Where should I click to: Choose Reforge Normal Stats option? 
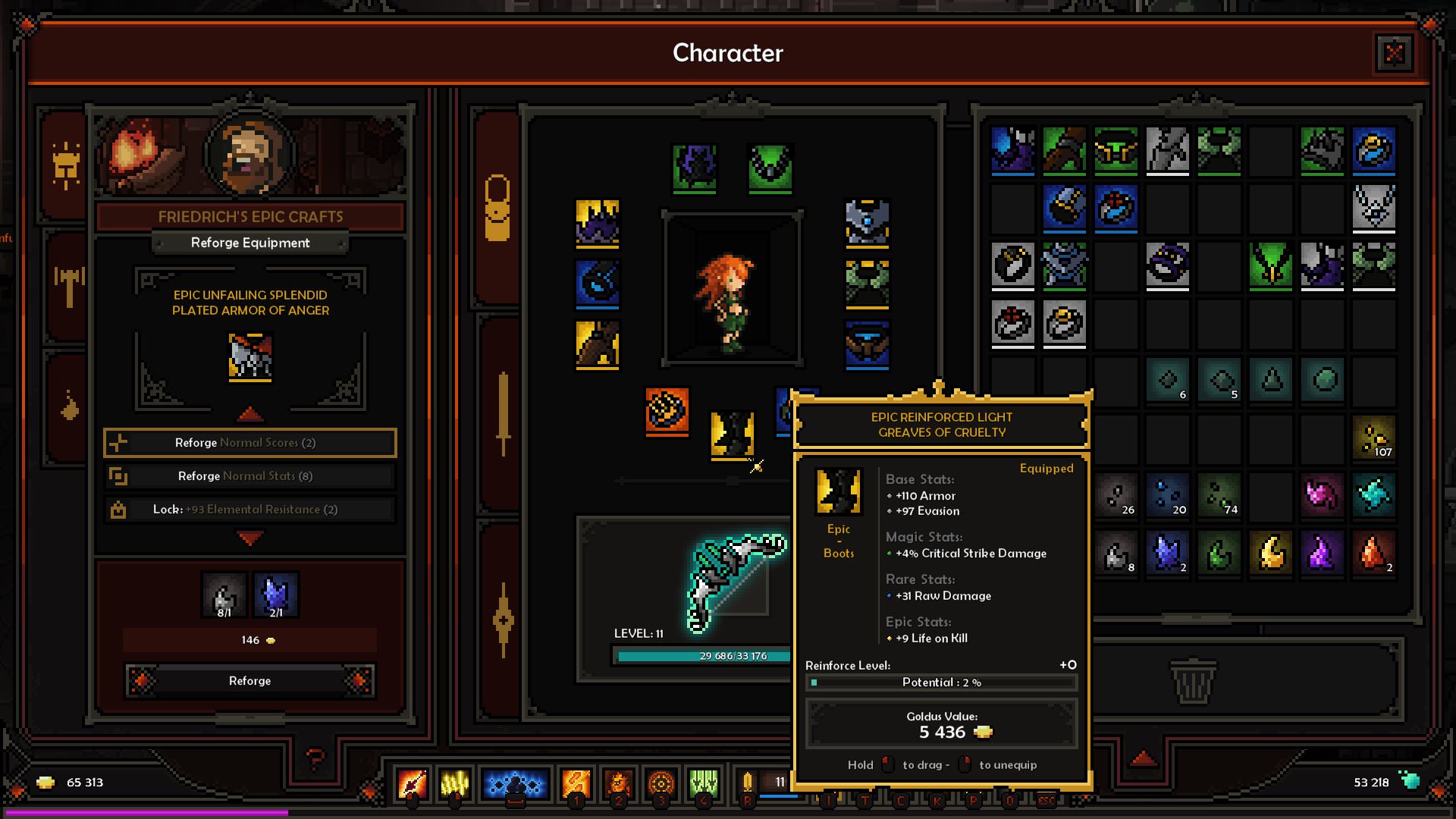[249, 476]
